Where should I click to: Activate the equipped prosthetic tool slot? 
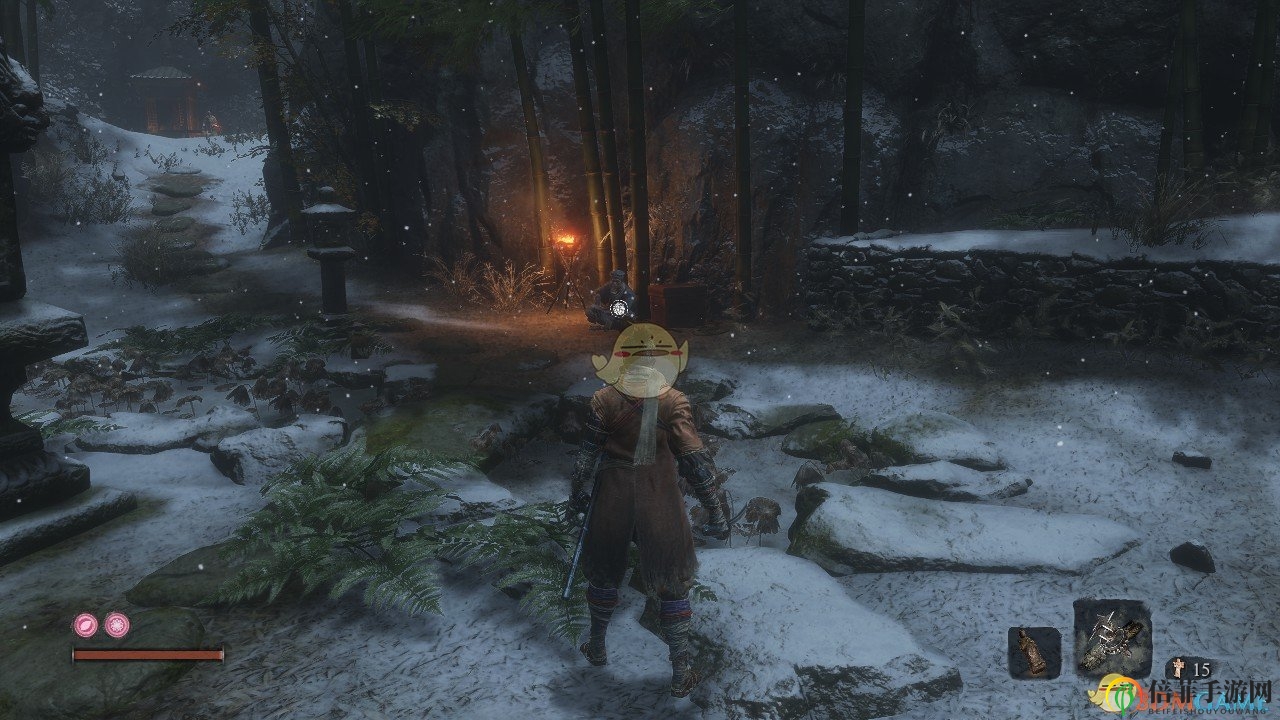(x=1112, y=638)
